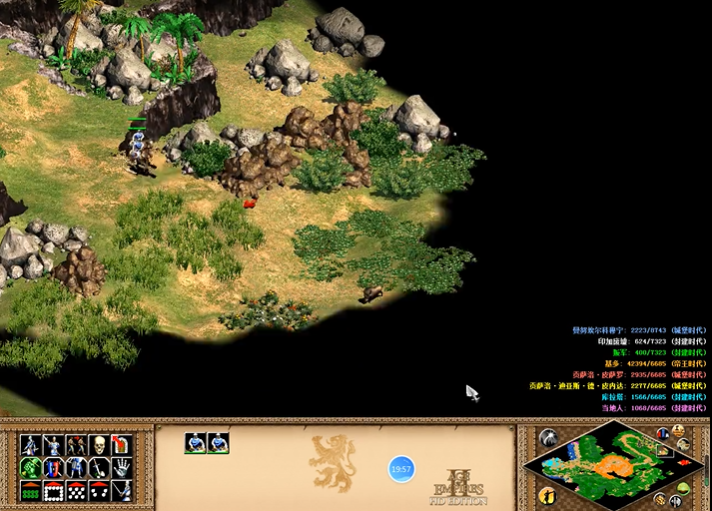Image resolution: width=712 pixels, height=511 pixels.
Task: Pick the flank formation icon
Action: (99, 491)
